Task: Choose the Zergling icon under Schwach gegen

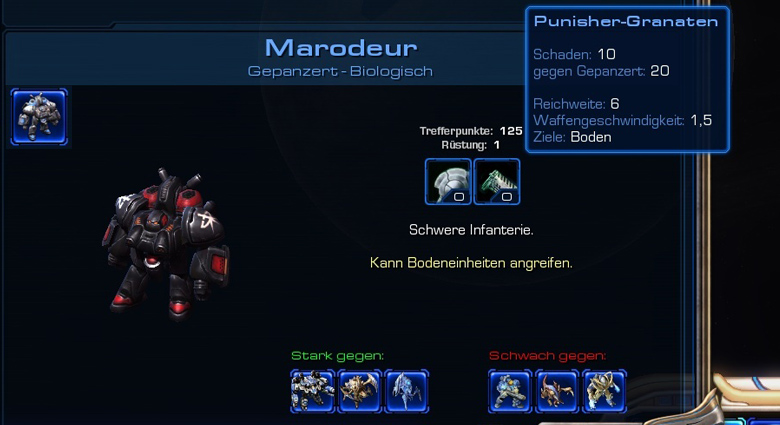Action: [557, 390]
